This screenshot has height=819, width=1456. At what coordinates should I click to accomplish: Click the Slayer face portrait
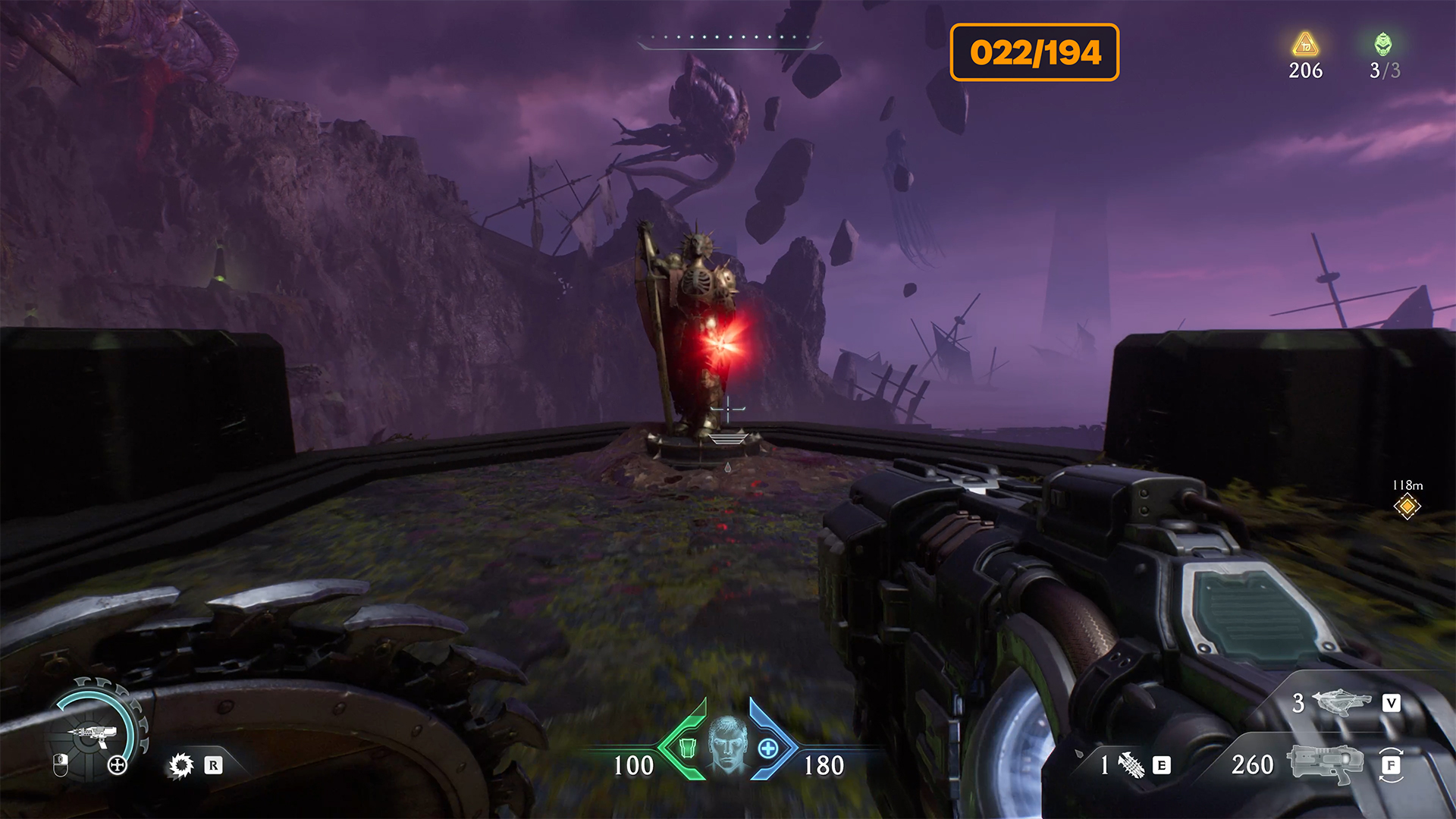727,744
